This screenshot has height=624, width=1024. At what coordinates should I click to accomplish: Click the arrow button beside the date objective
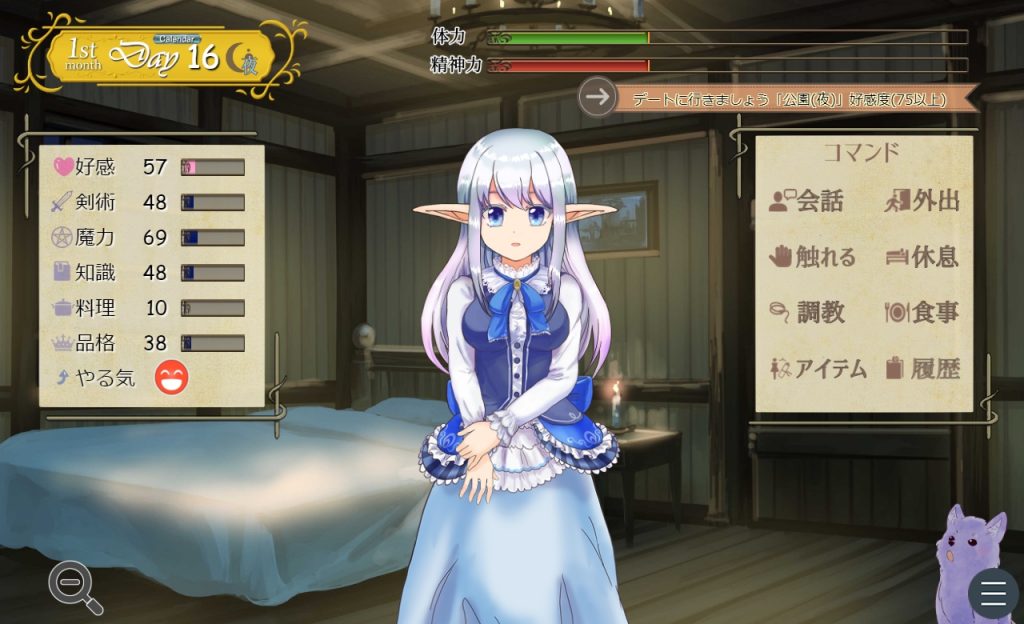(598, 97)
